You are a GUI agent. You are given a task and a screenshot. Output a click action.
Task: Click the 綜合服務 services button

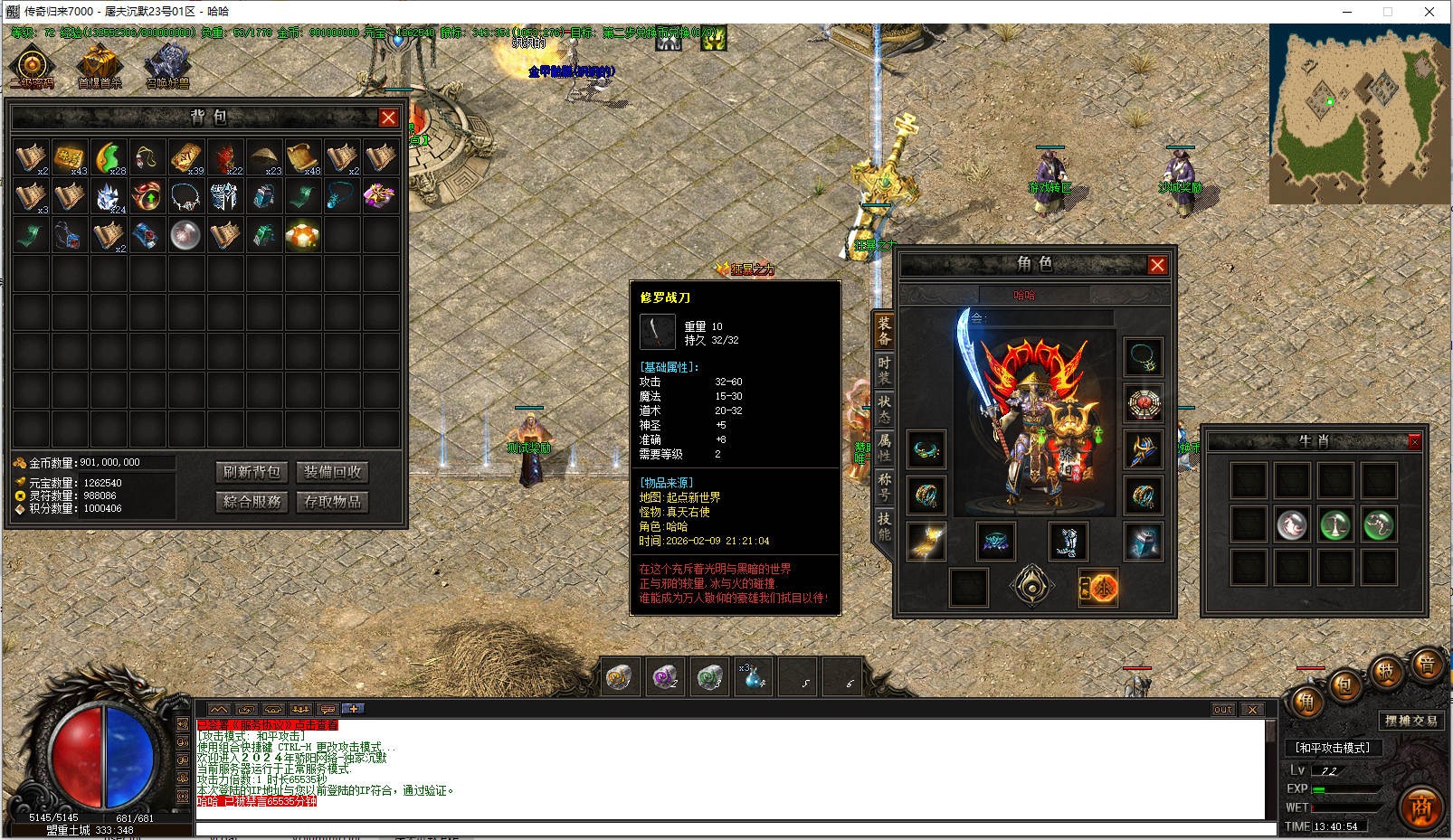pyautogui.click(x=252, y=502)
